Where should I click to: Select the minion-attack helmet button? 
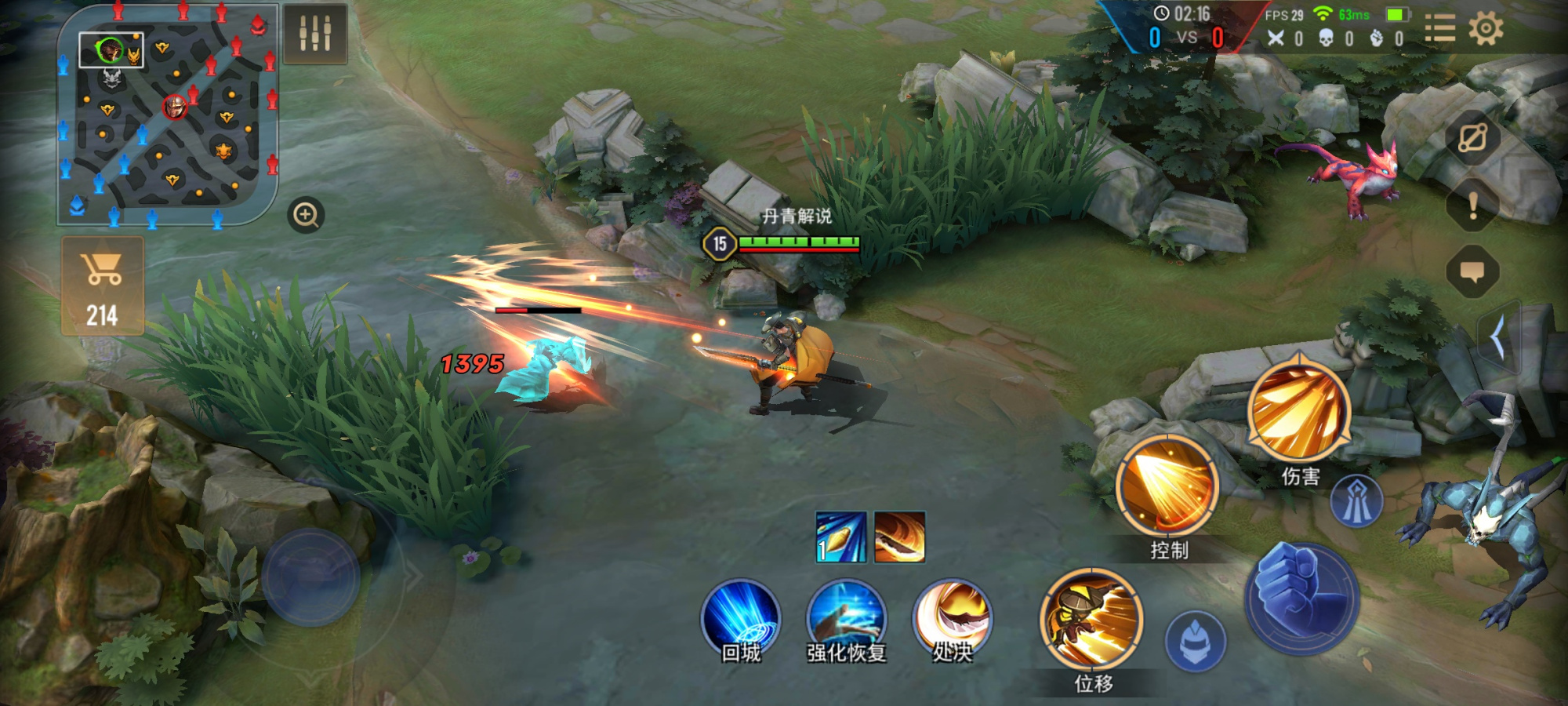coord(1195,641)
